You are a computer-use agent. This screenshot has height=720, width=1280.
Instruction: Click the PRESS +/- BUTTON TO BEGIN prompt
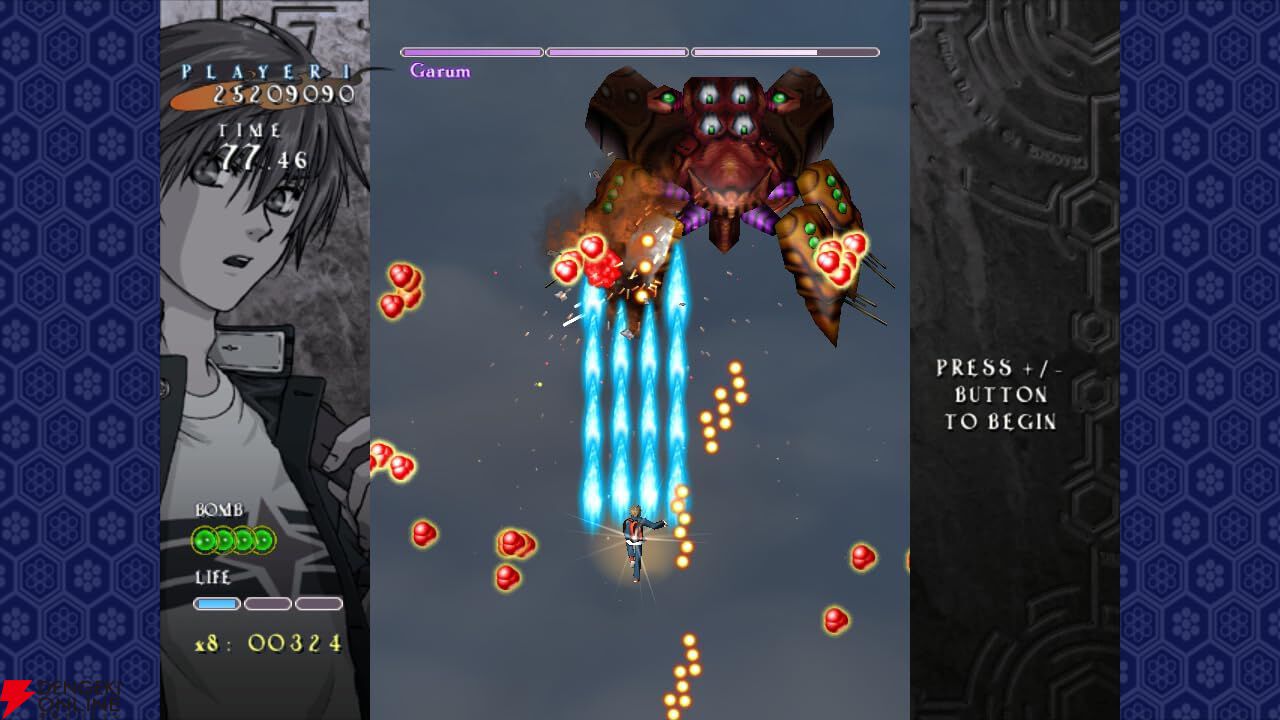point(1001,394)
